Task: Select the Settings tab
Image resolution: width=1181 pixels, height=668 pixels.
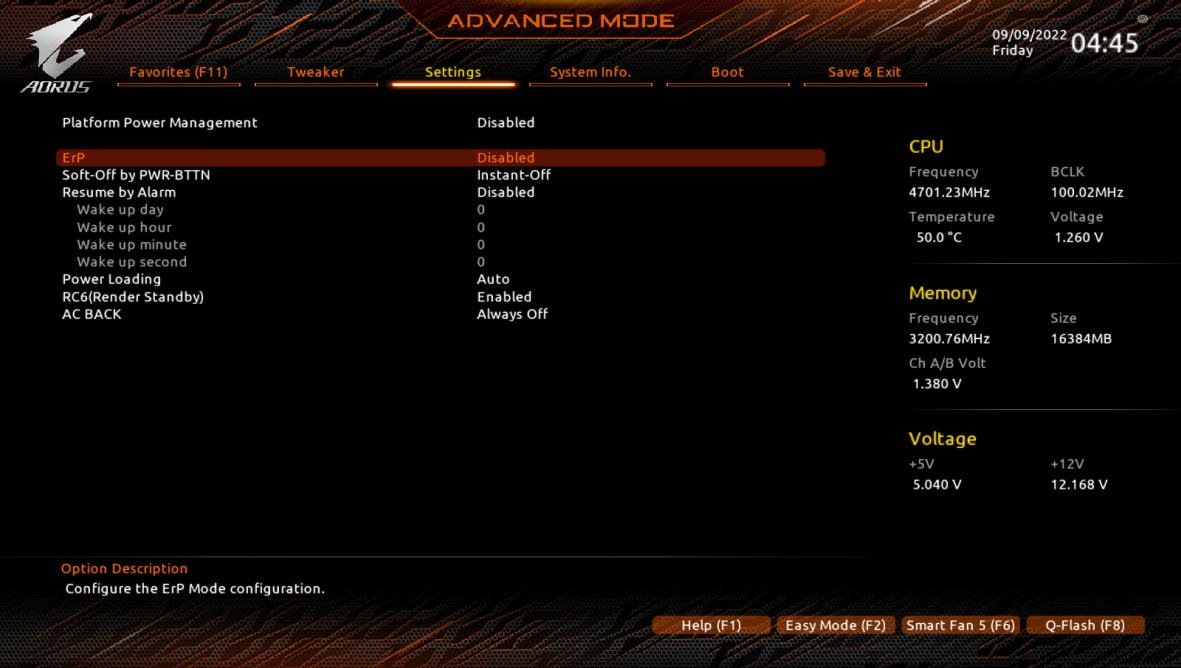Action: (453, 72)
